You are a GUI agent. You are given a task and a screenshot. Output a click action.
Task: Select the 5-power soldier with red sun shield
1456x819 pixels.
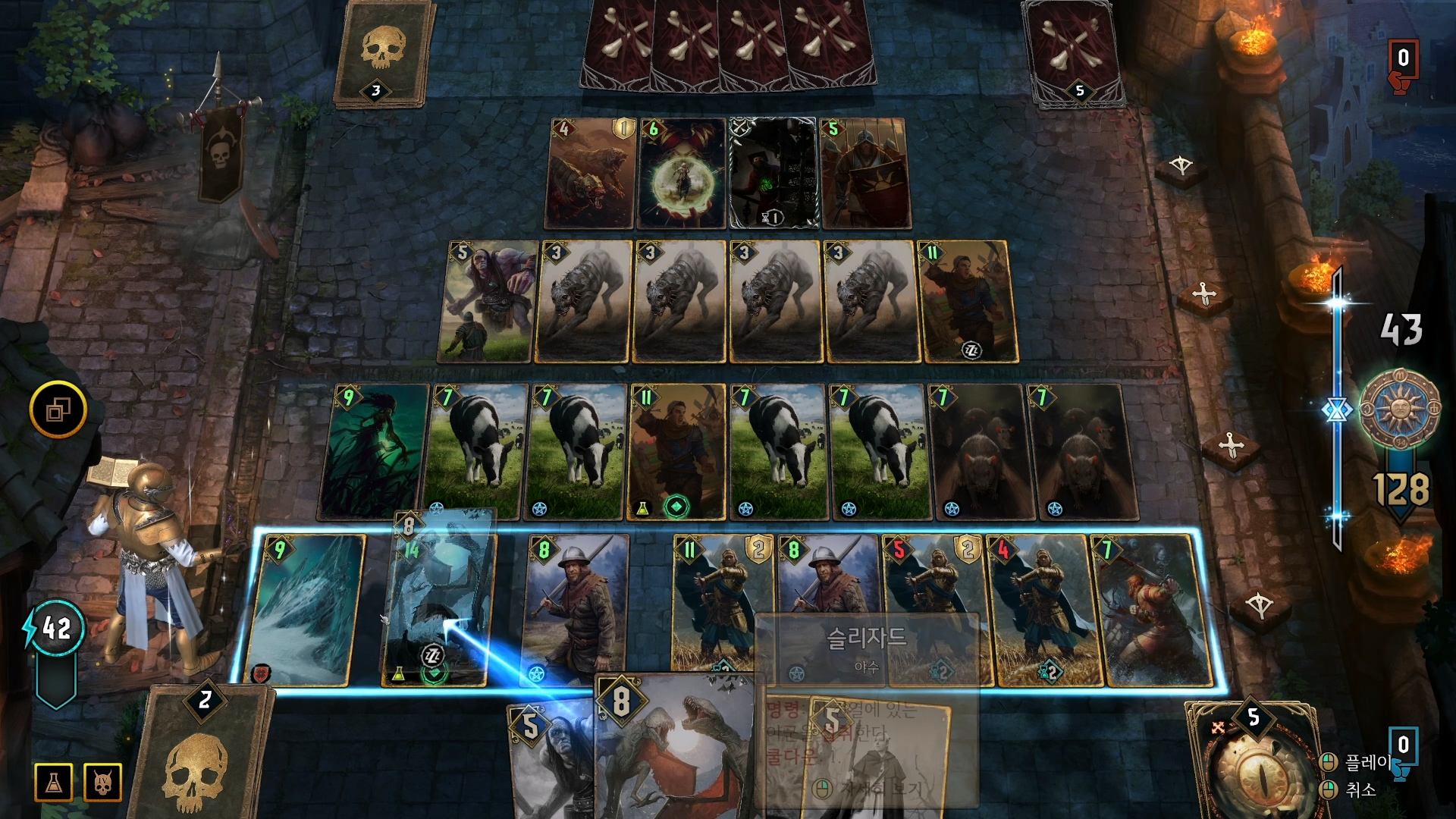[865, 174]
